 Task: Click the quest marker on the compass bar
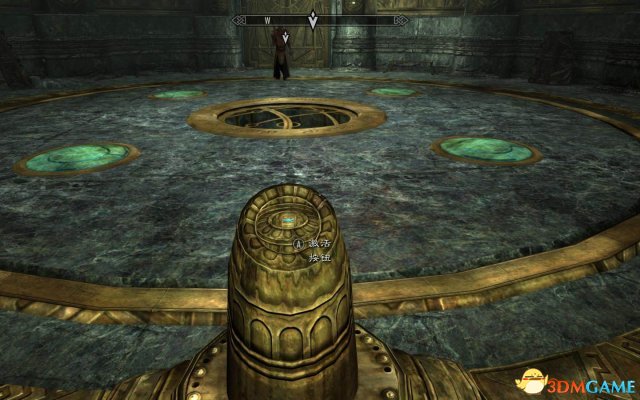(x=314, y=18)
